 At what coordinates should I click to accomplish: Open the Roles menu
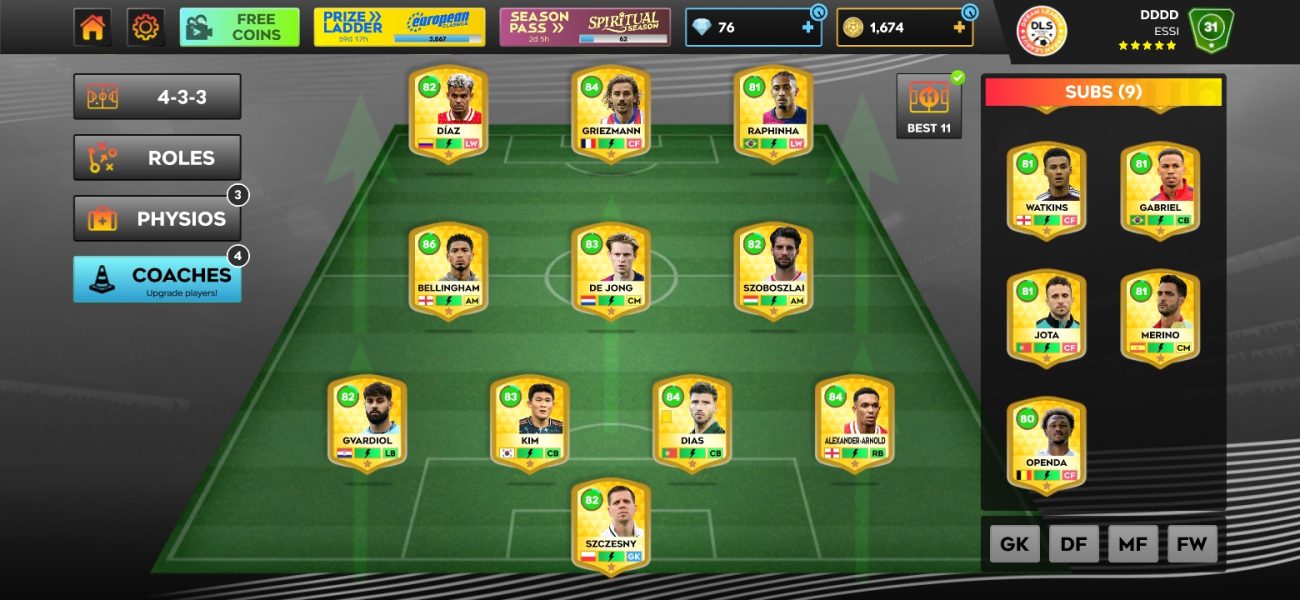pyautogui.click(x=157, y=158)
